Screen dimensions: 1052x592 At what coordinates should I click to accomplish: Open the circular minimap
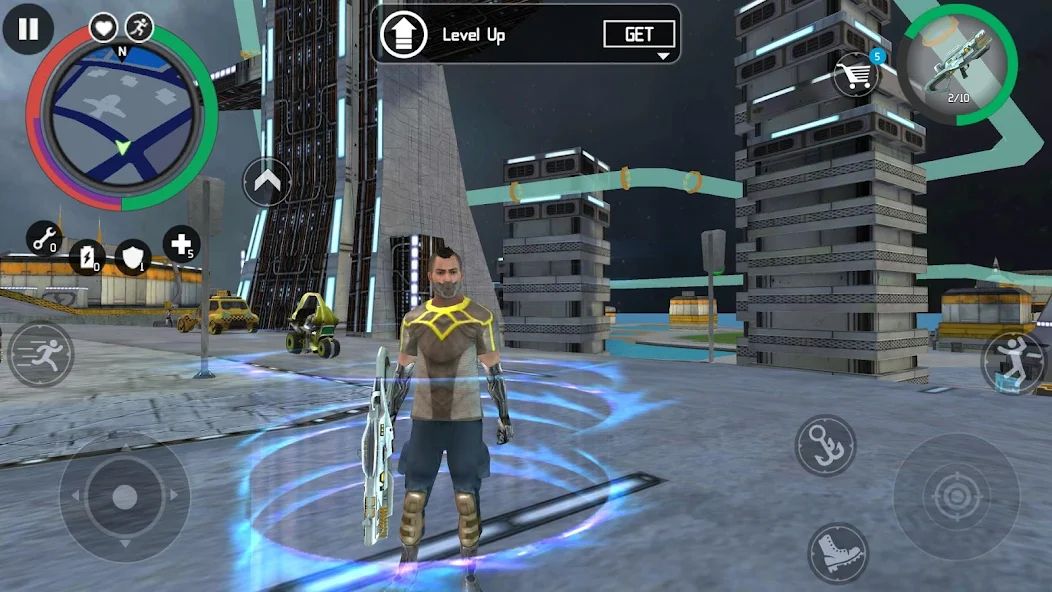pyautogui.click(x=121, y=118)
